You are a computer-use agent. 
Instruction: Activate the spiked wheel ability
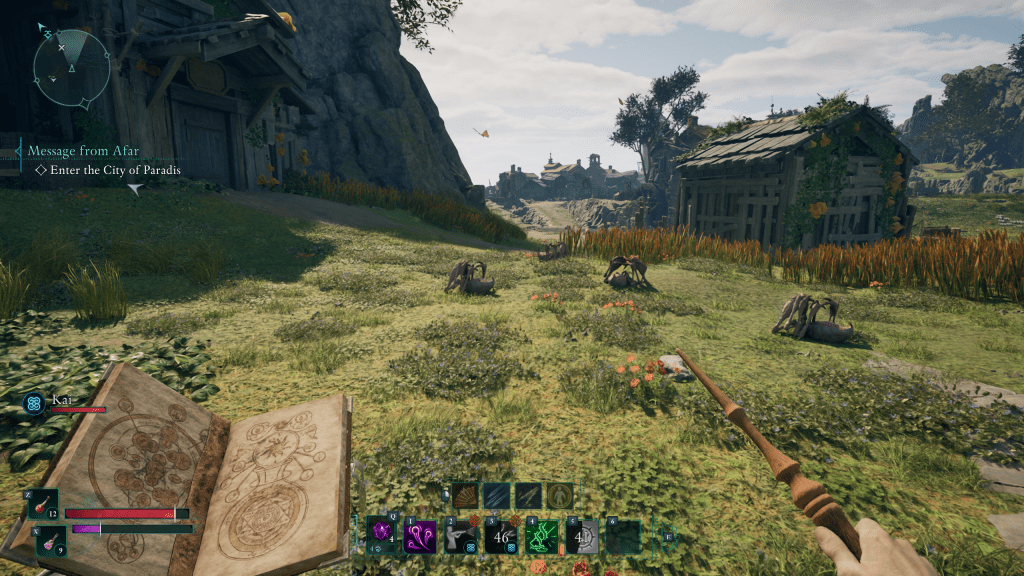(581, 537)
